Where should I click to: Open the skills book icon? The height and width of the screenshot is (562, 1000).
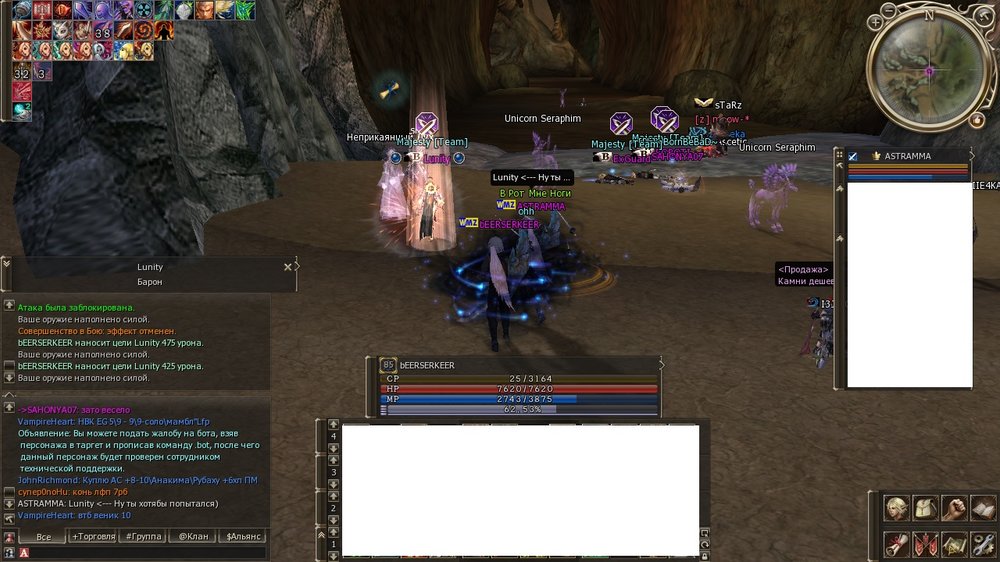[x=983, y=508]
